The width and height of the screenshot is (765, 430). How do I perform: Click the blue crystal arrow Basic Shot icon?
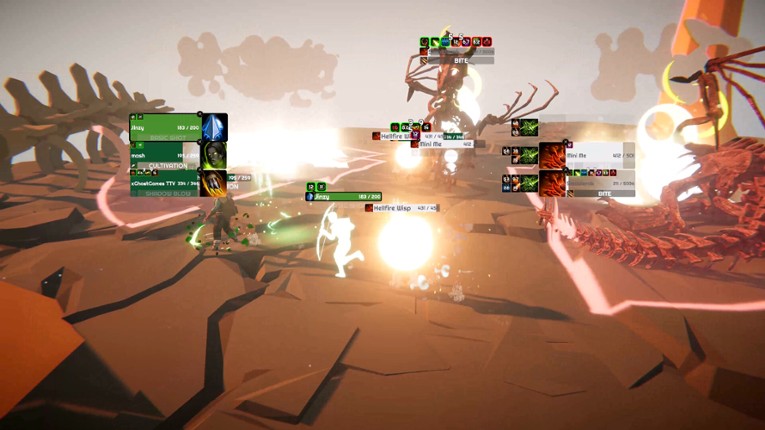tap(214, 127)
